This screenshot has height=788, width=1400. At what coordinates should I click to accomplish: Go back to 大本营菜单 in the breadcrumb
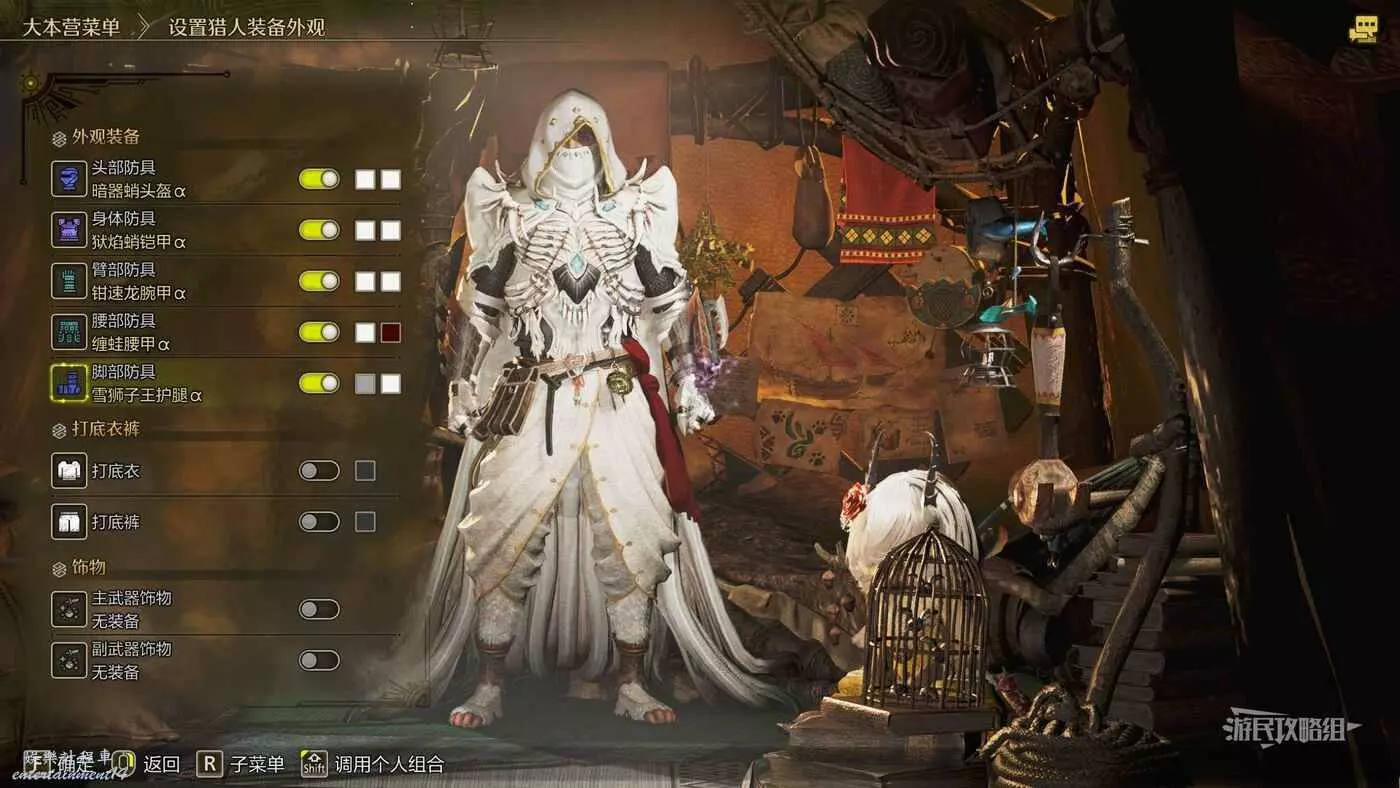pos(71,27)
